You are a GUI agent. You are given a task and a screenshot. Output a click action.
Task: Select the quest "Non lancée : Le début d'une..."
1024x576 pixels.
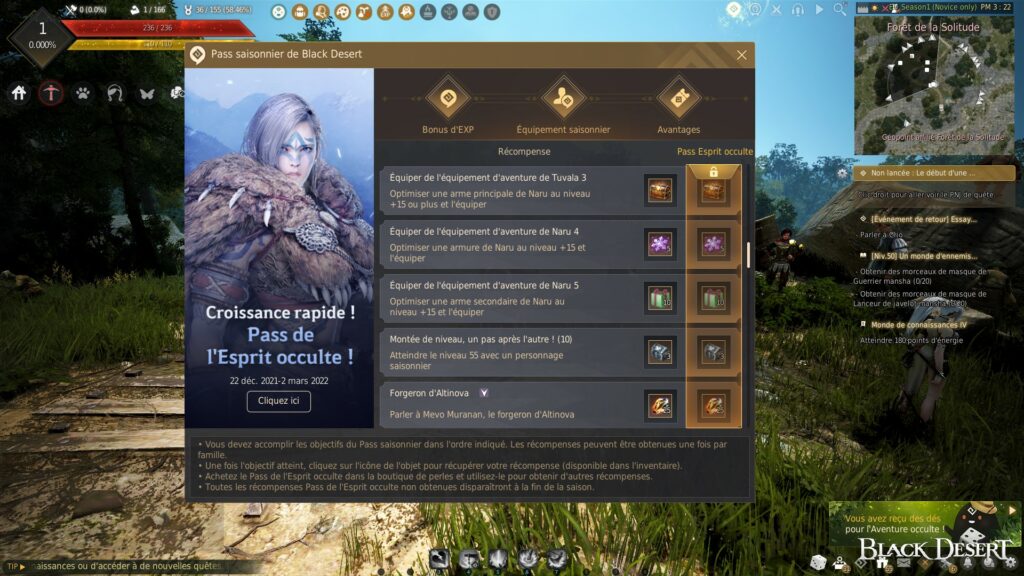tap(934, 173)
